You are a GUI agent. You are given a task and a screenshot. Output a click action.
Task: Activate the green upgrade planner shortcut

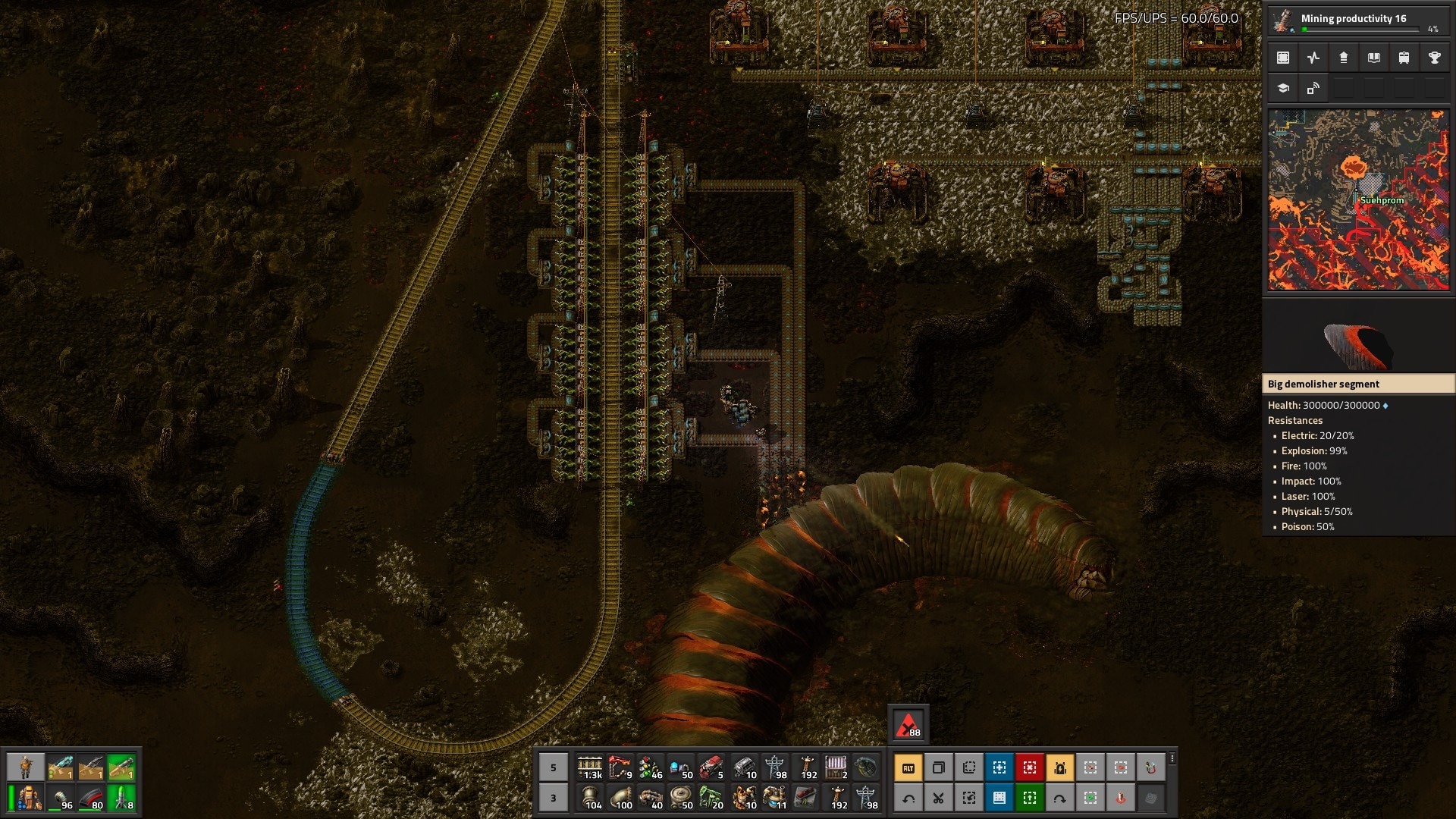pyautogui.click(x=1030, y=798)
